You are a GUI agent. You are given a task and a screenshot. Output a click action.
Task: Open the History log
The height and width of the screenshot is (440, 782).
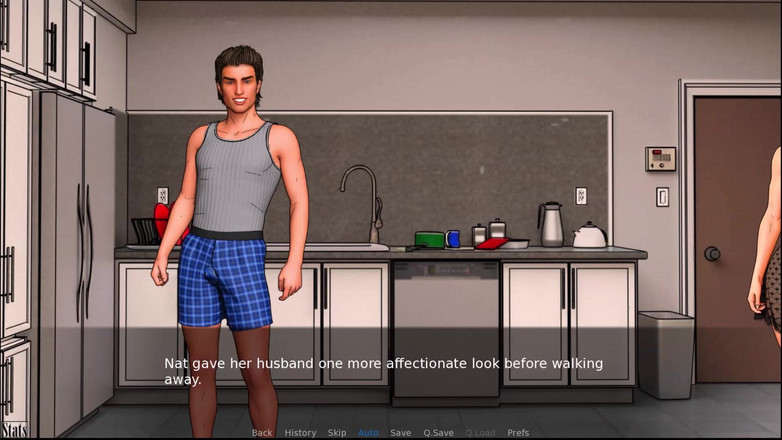coord(300,433)
